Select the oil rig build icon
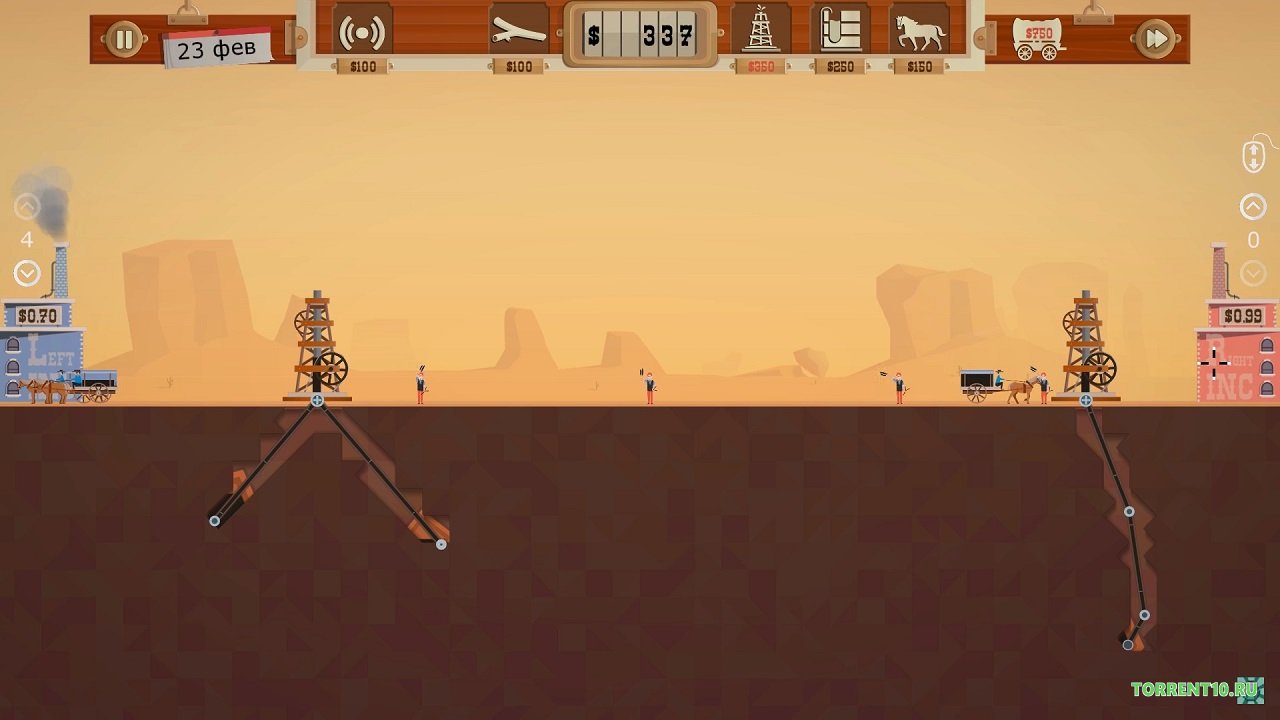1280x720 pixels. (x=761, y=31)
